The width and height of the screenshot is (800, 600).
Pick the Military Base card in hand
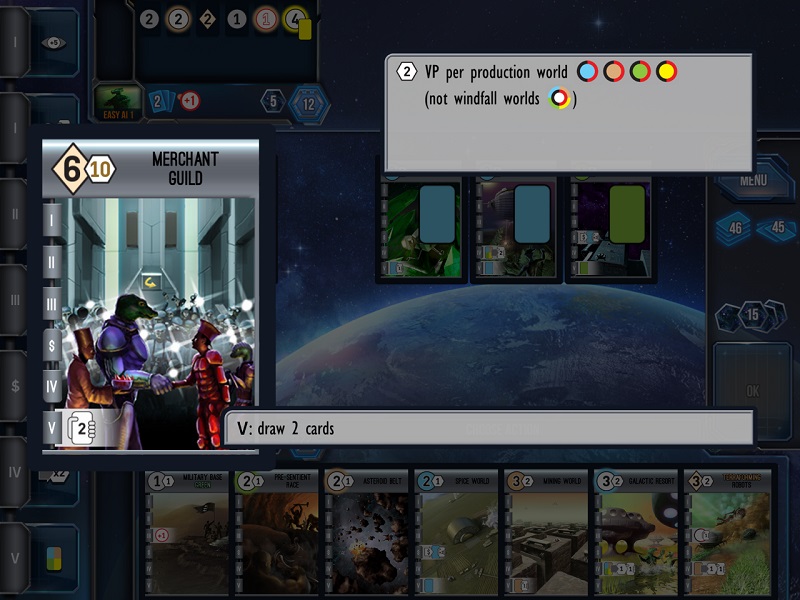[188, 532]
